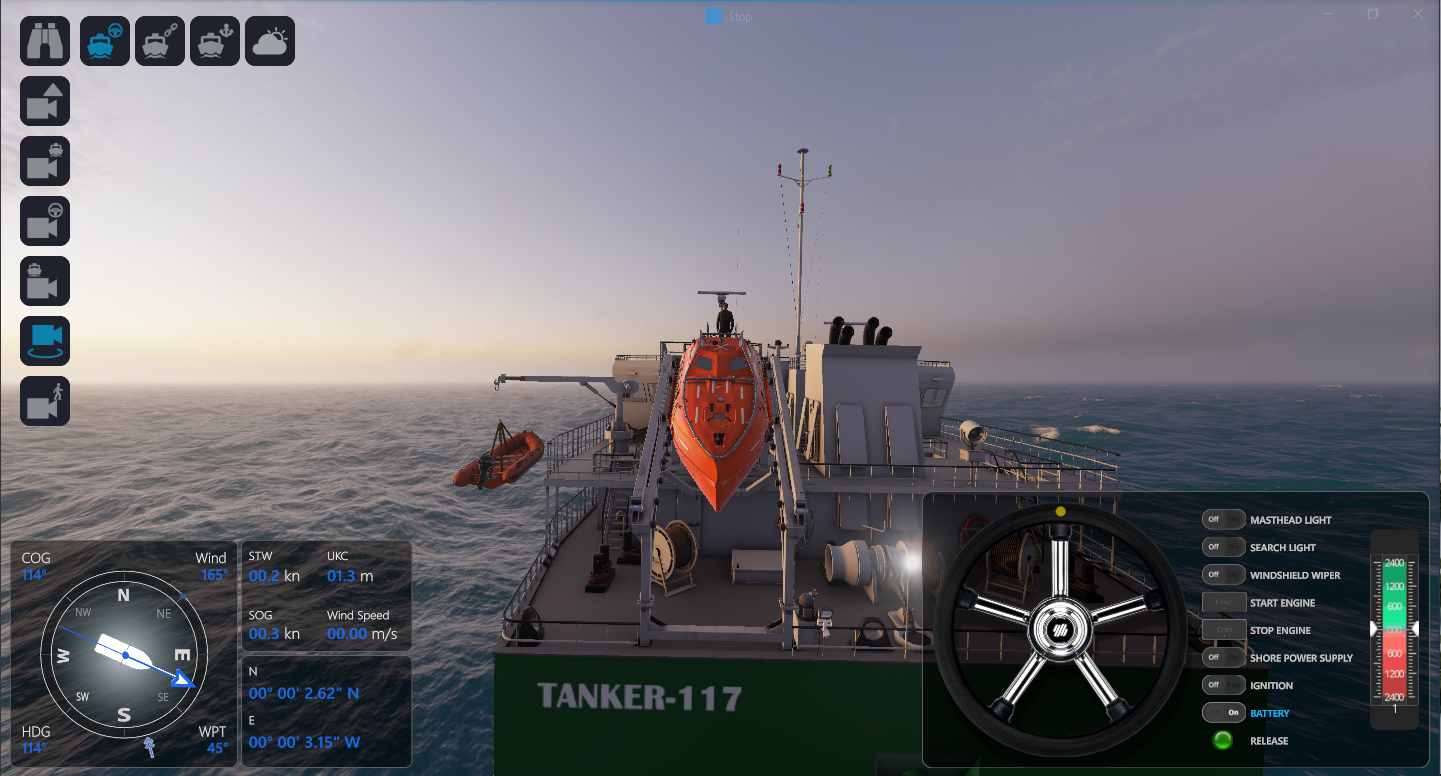The height and width of the screenshot is (776, 1441).
Task: Click the green Release button
Action: [1222, 741]
